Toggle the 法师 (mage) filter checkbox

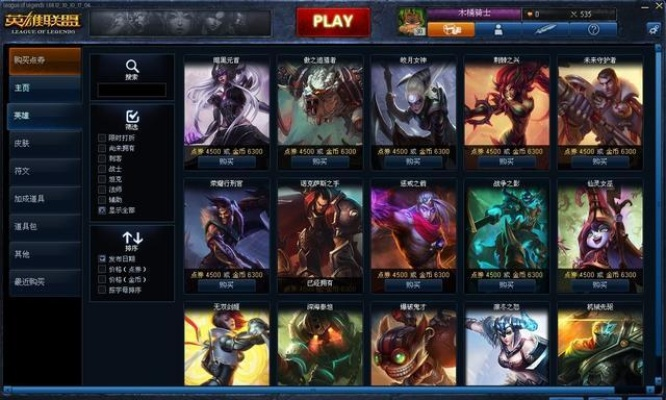pos(102,188)
